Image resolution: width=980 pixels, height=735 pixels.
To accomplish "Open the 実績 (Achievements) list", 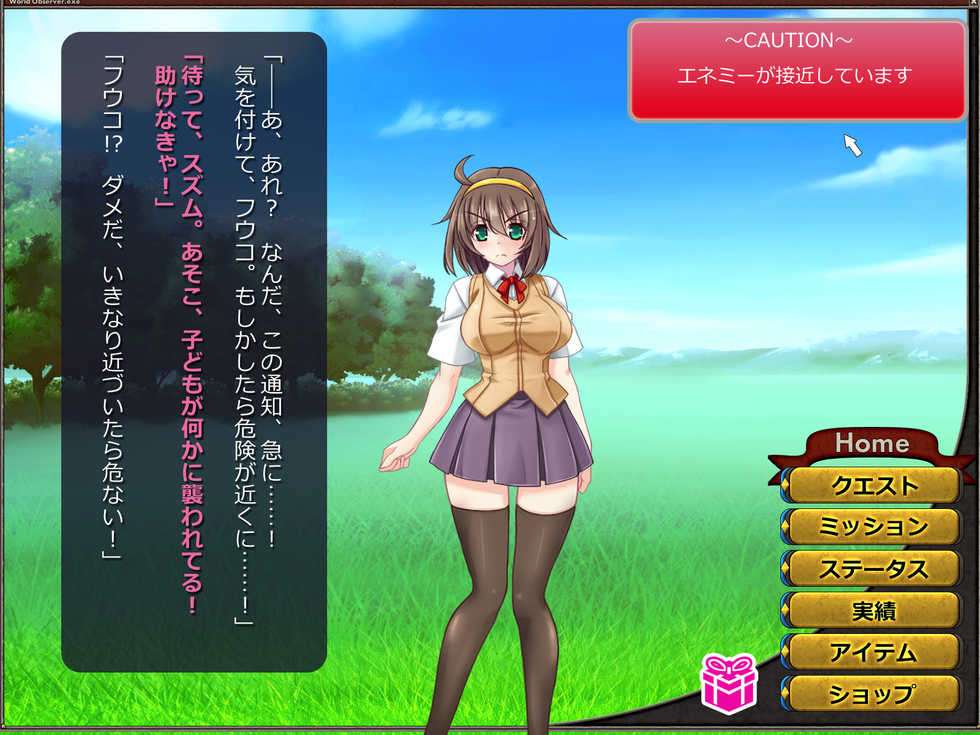I will (x=873, y=610).
